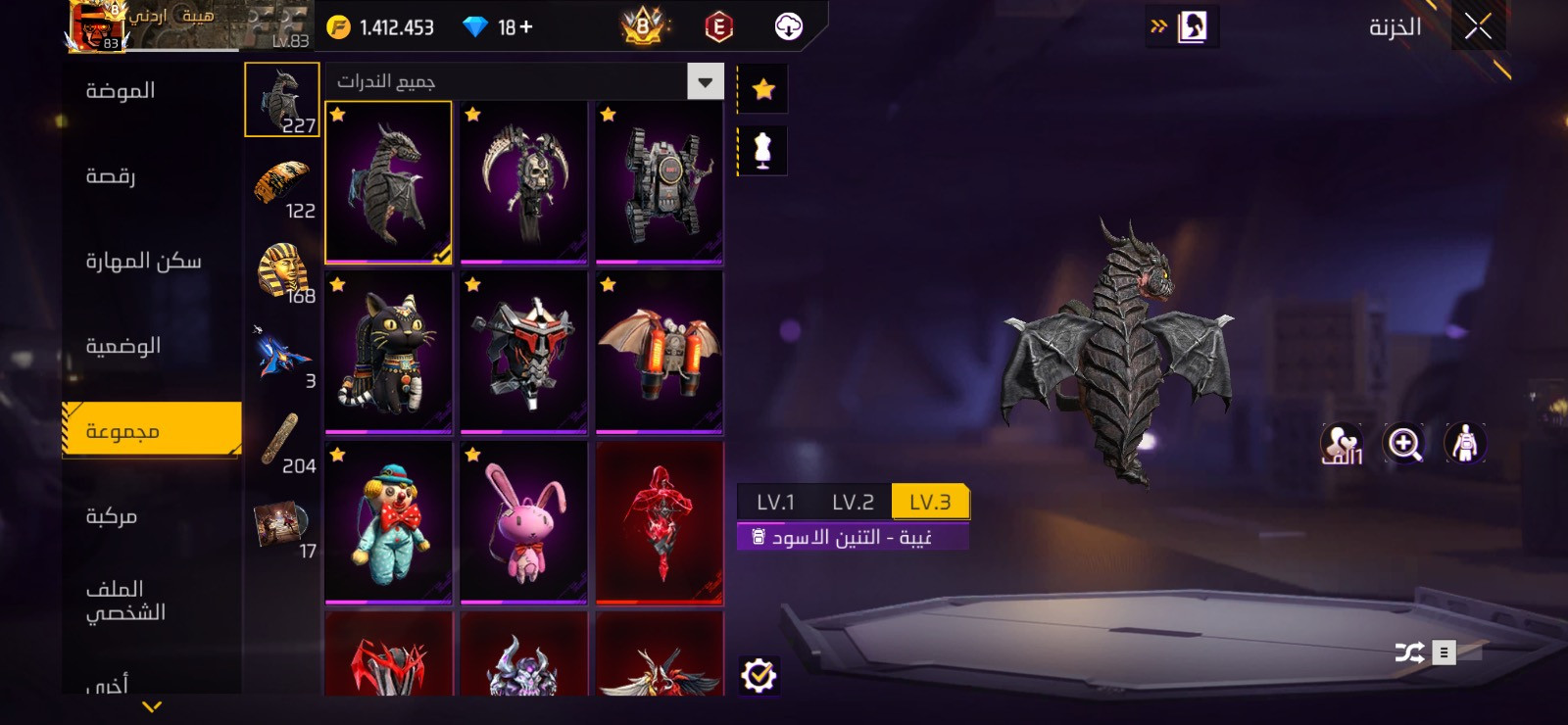Screen dimensions: 1568x725
Task: Open the surfboard subcategory with 204 items
Action: pyautogui.click(x=282, y=441)
